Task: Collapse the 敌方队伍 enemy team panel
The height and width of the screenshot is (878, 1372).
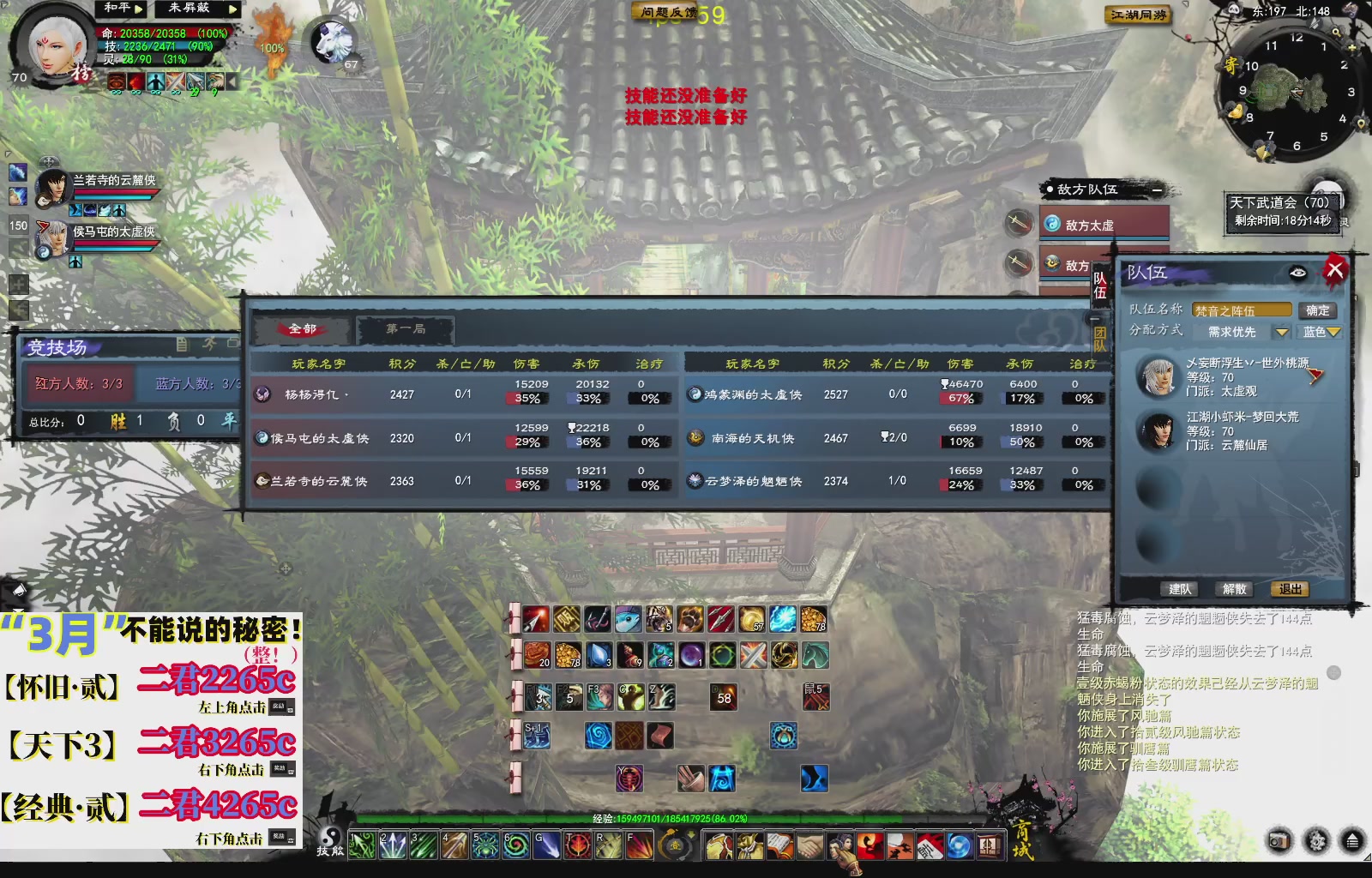Action: 1158,190
